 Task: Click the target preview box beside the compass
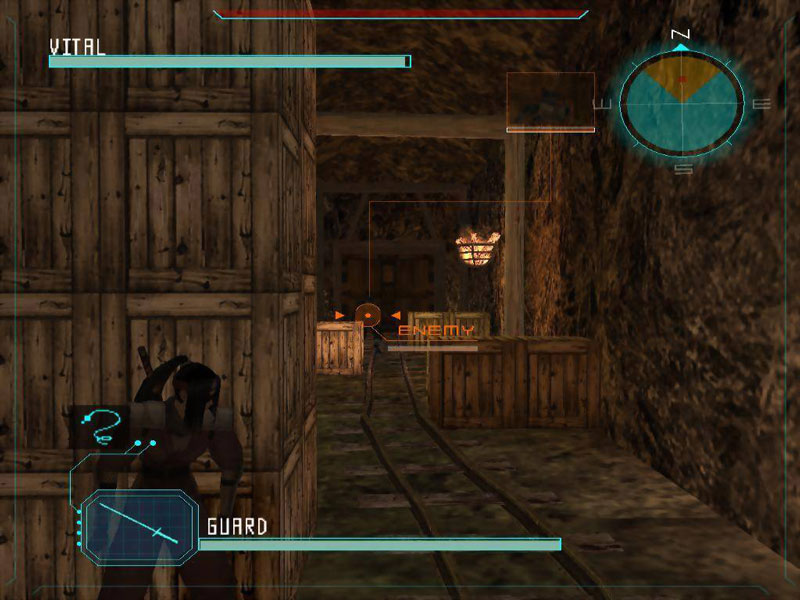[550, 102]
